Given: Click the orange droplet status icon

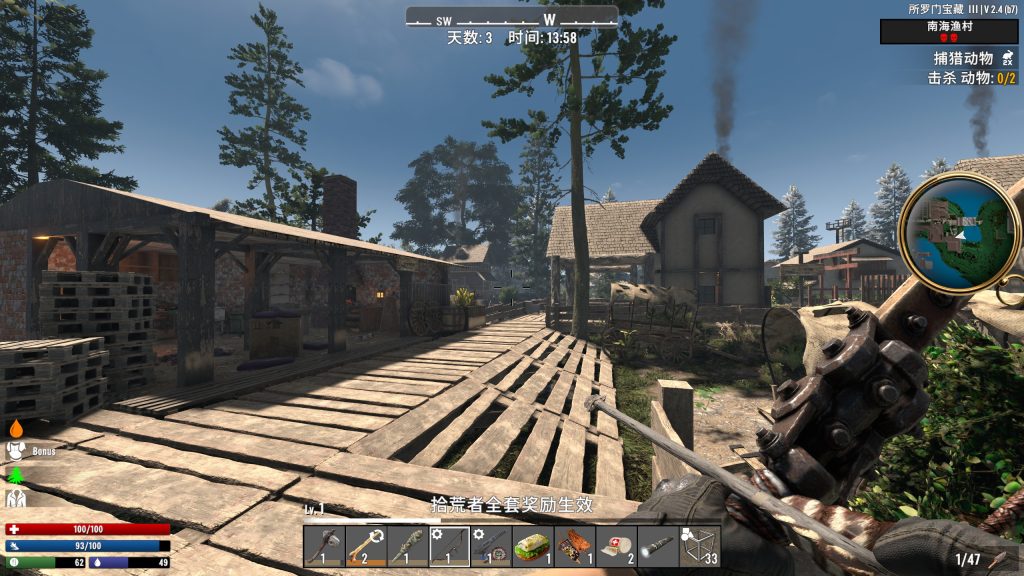Looking at the screenshot, I should (x=16, y=428).
